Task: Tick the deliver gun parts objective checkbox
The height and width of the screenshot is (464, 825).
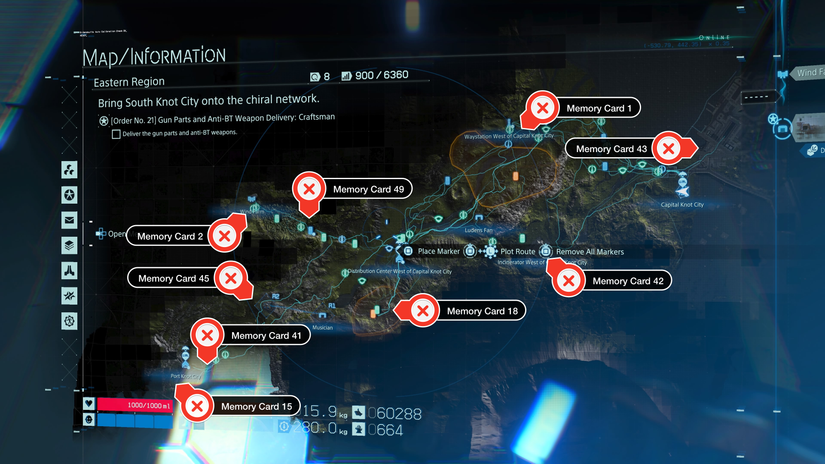Action: (x=117, y=133)
